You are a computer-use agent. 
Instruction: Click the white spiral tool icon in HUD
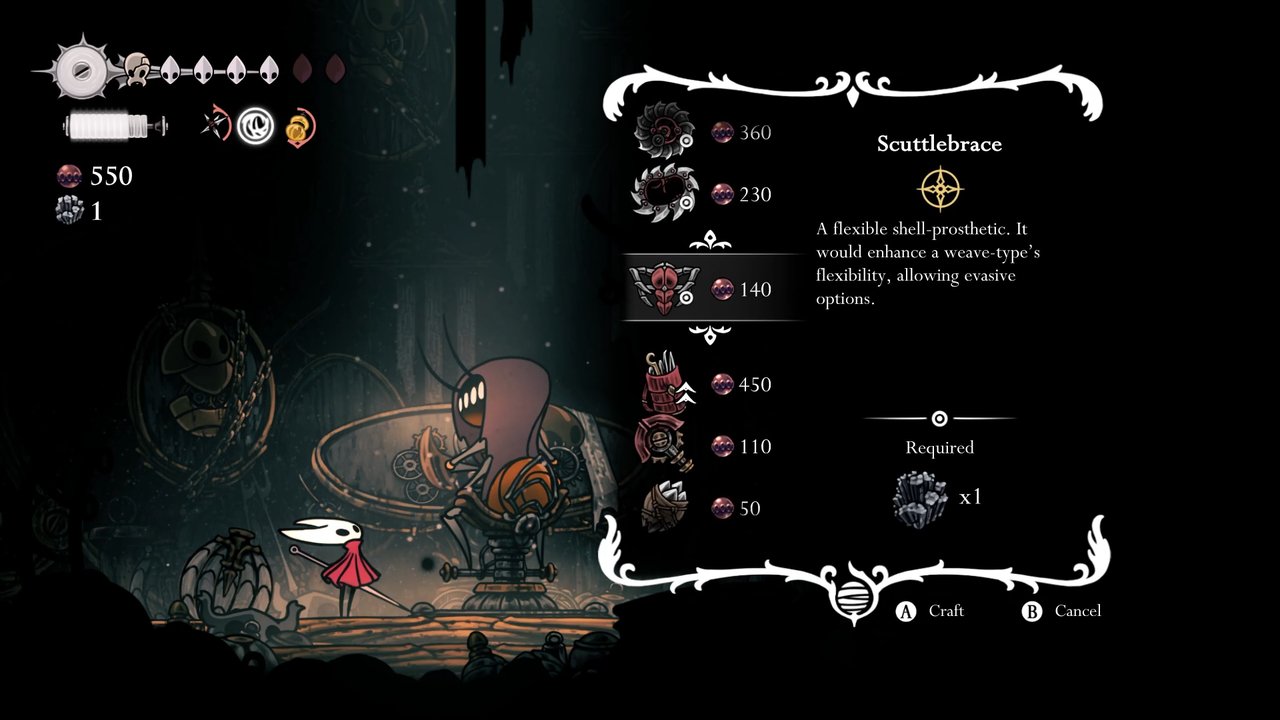coord(256,126)
